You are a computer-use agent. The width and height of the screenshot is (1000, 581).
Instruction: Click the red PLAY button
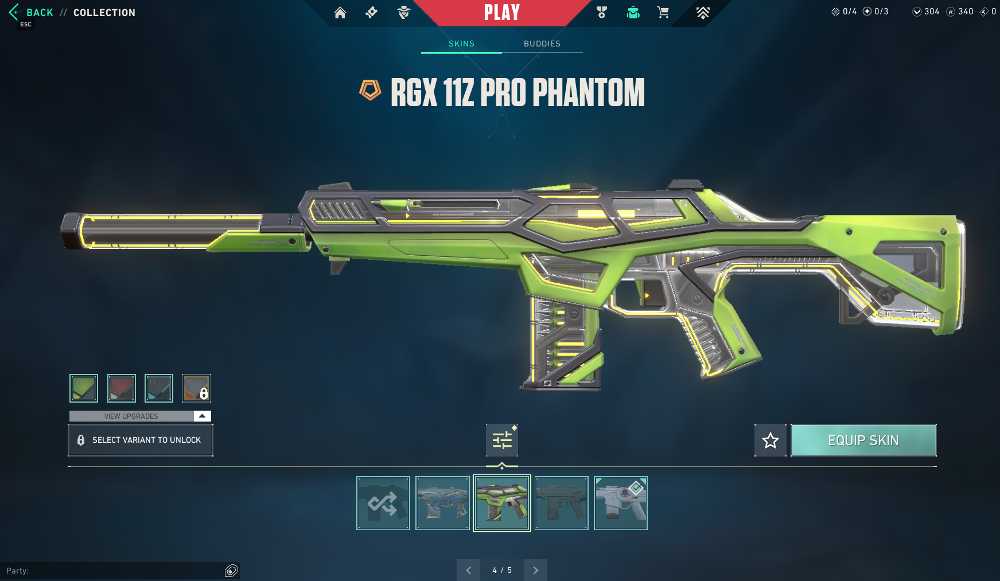click(501, 13)
